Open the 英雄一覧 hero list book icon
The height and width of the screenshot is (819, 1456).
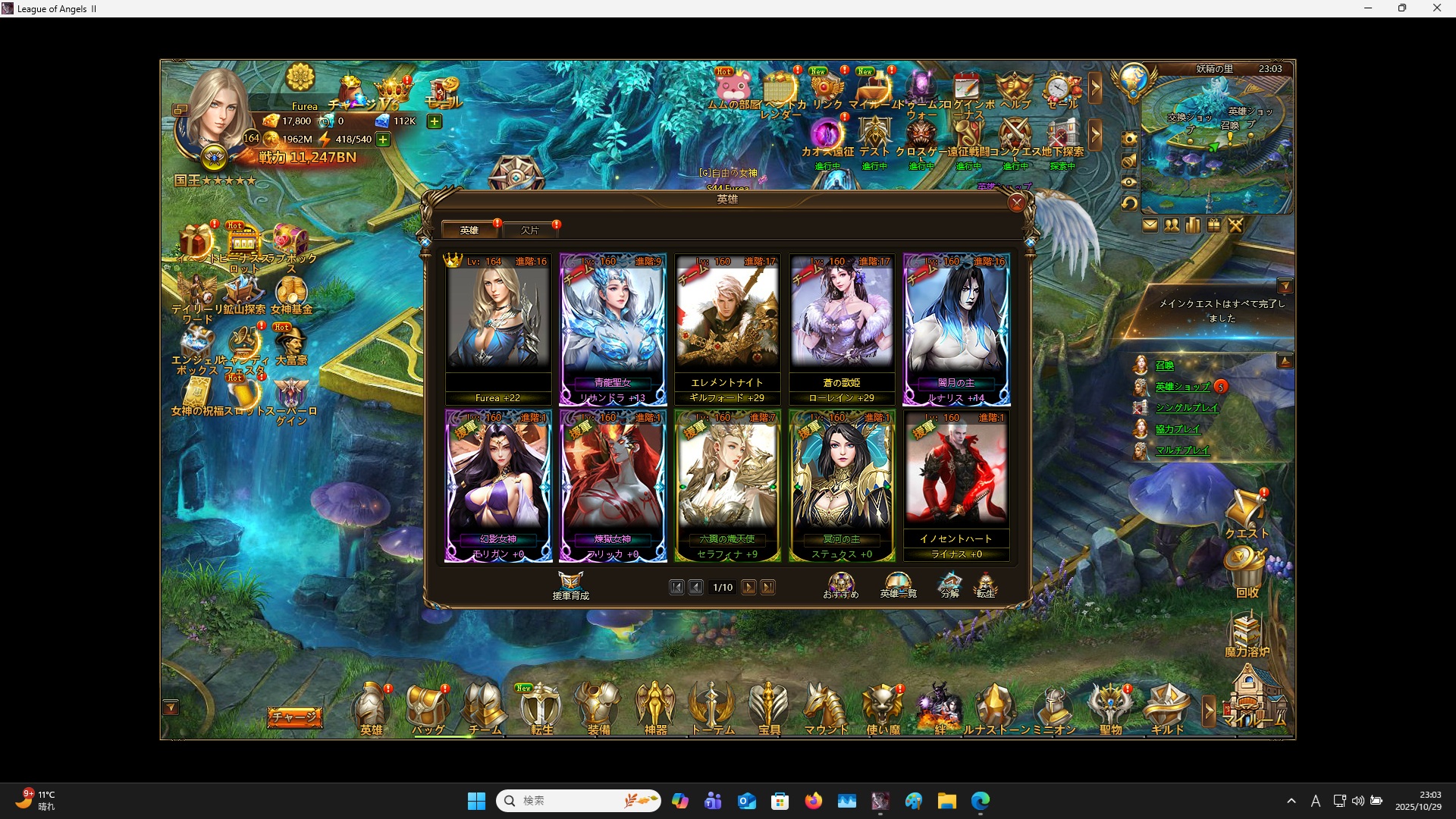point(898,584)
